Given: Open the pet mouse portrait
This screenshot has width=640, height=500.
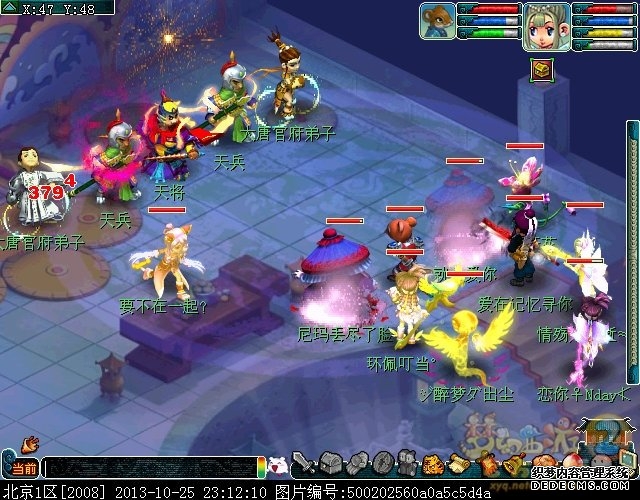Looking at the screenshot, I should [x=436, y=20].
